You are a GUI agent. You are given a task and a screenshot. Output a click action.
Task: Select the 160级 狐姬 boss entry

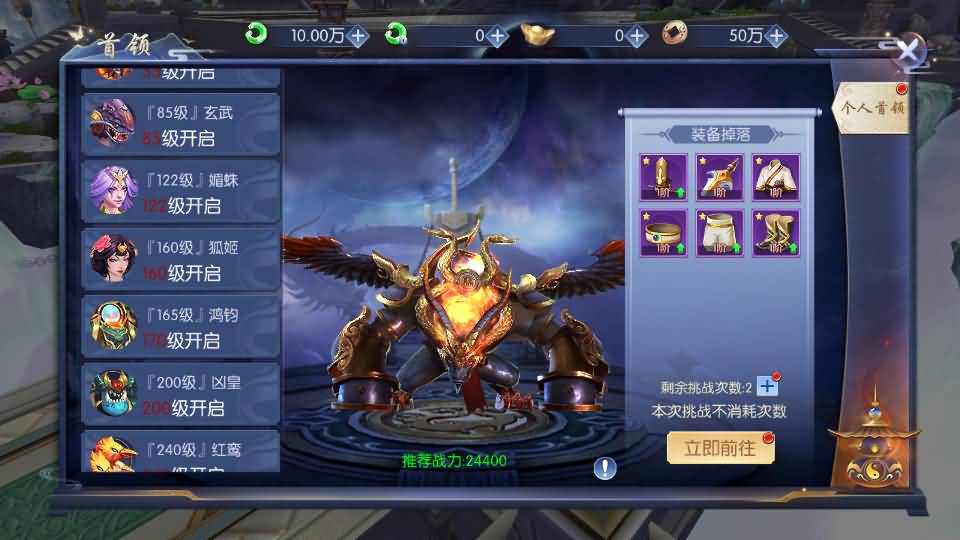point(180,260)
